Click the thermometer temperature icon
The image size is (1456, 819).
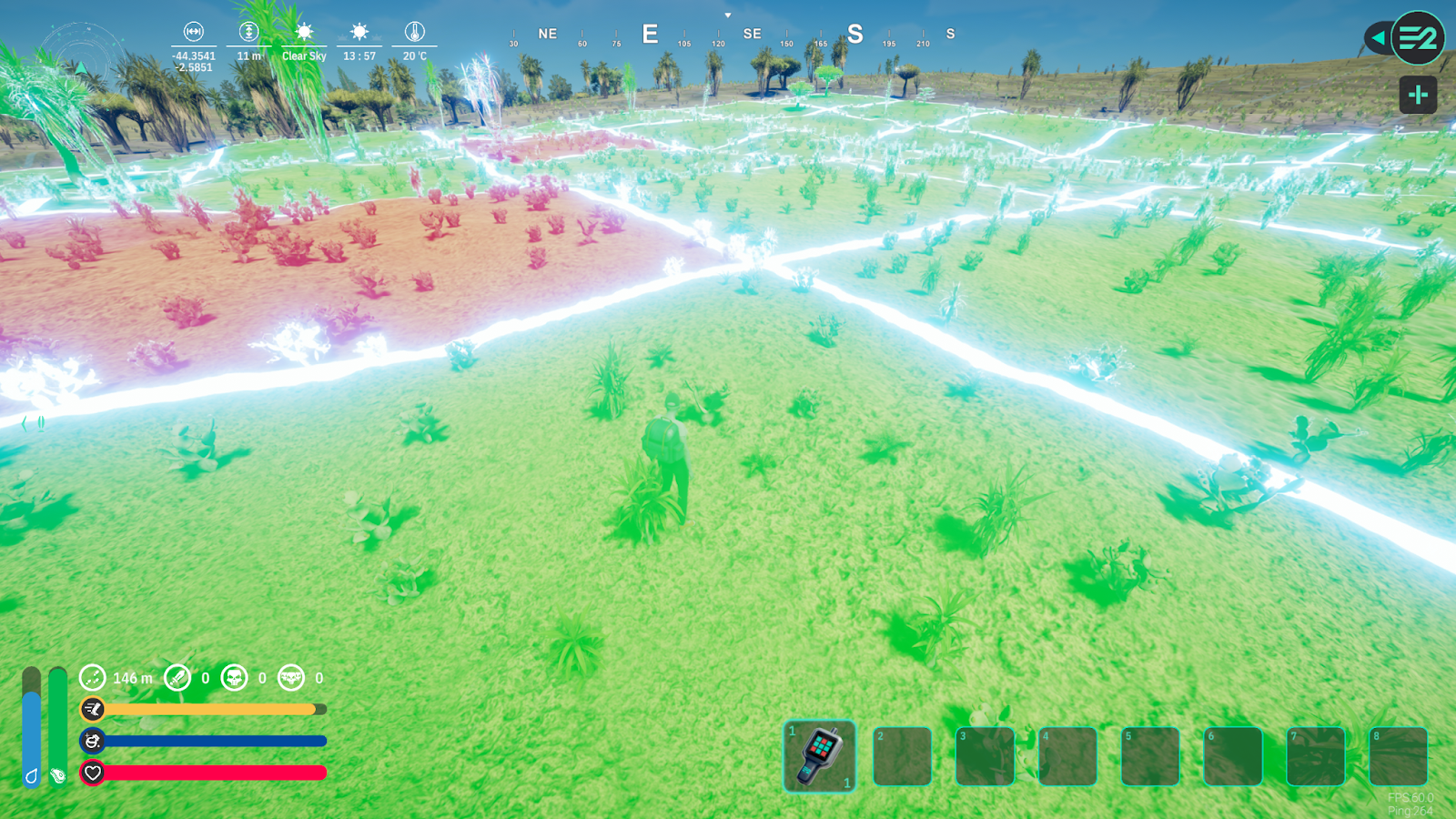[x=414, y=32]
